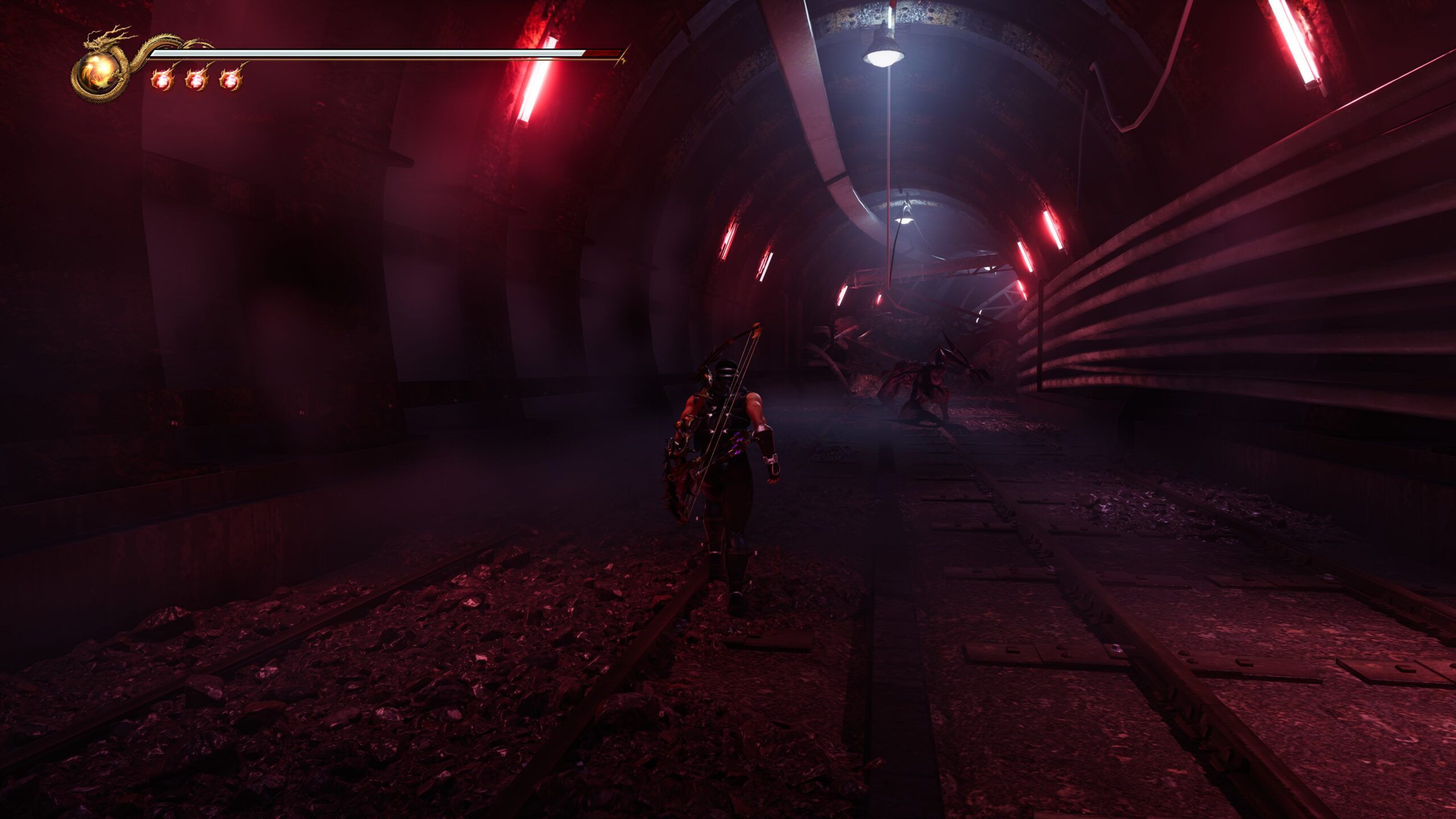
Task: Click the gold tip at the health bar's end
Action: (623, 54)
